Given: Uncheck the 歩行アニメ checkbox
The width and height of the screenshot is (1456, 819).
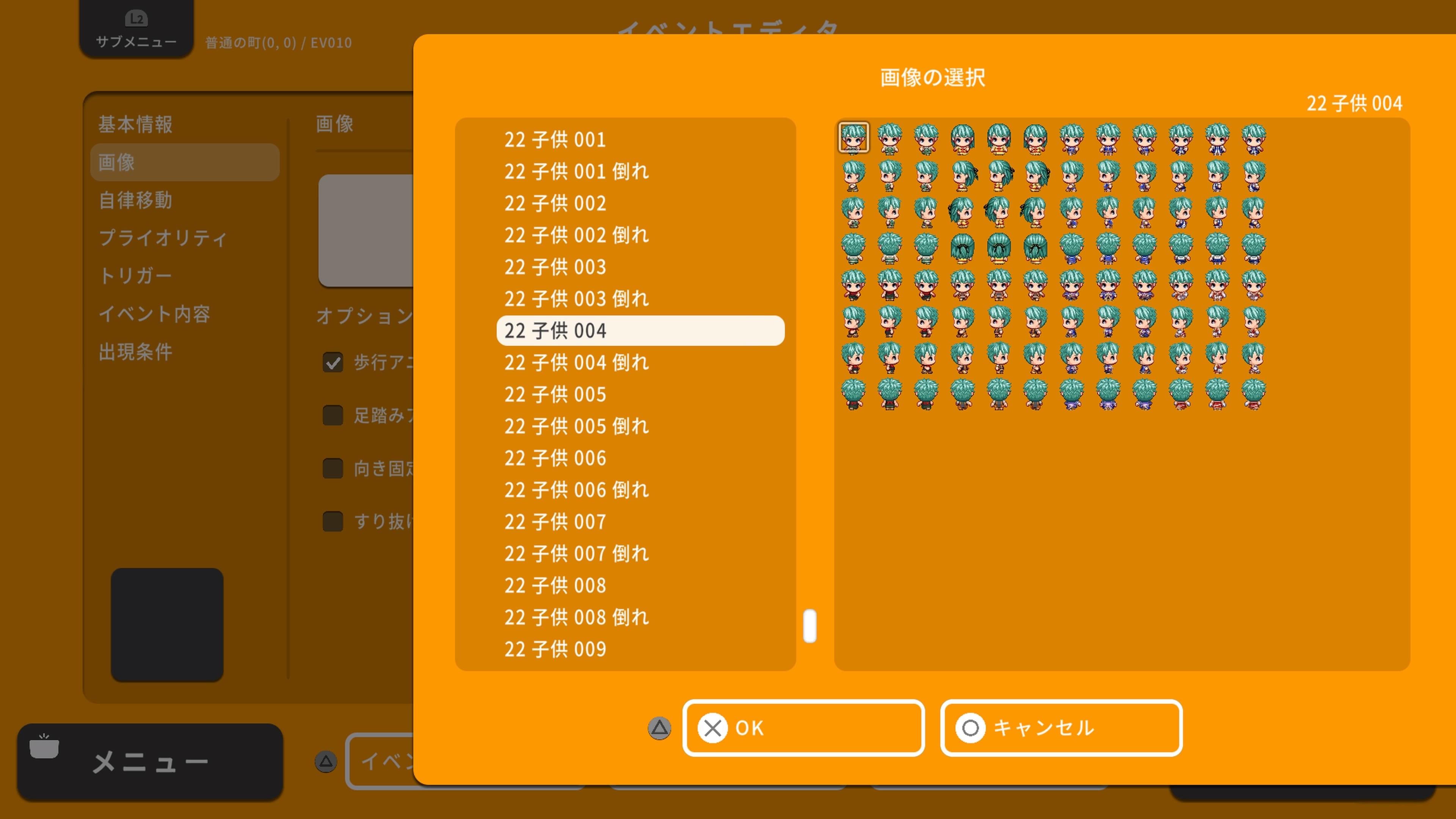Looking at the screenshot, I should pos(333,362).
